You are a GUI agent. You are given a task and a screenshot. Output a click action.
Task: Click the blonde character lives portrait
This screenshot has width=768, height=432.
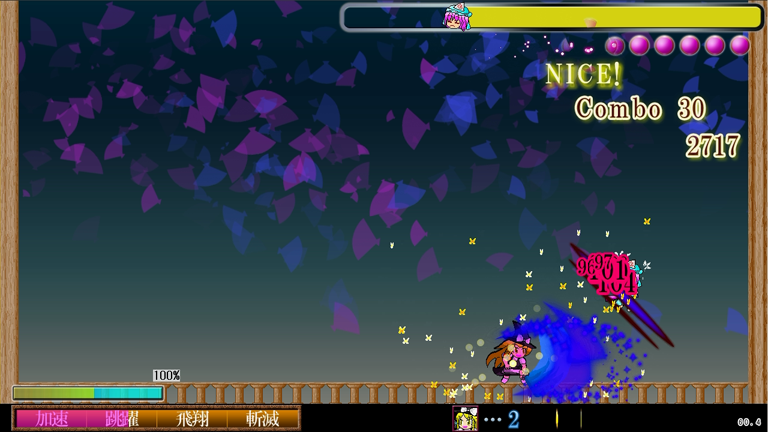pyautogui.click(x=465, y=419)
